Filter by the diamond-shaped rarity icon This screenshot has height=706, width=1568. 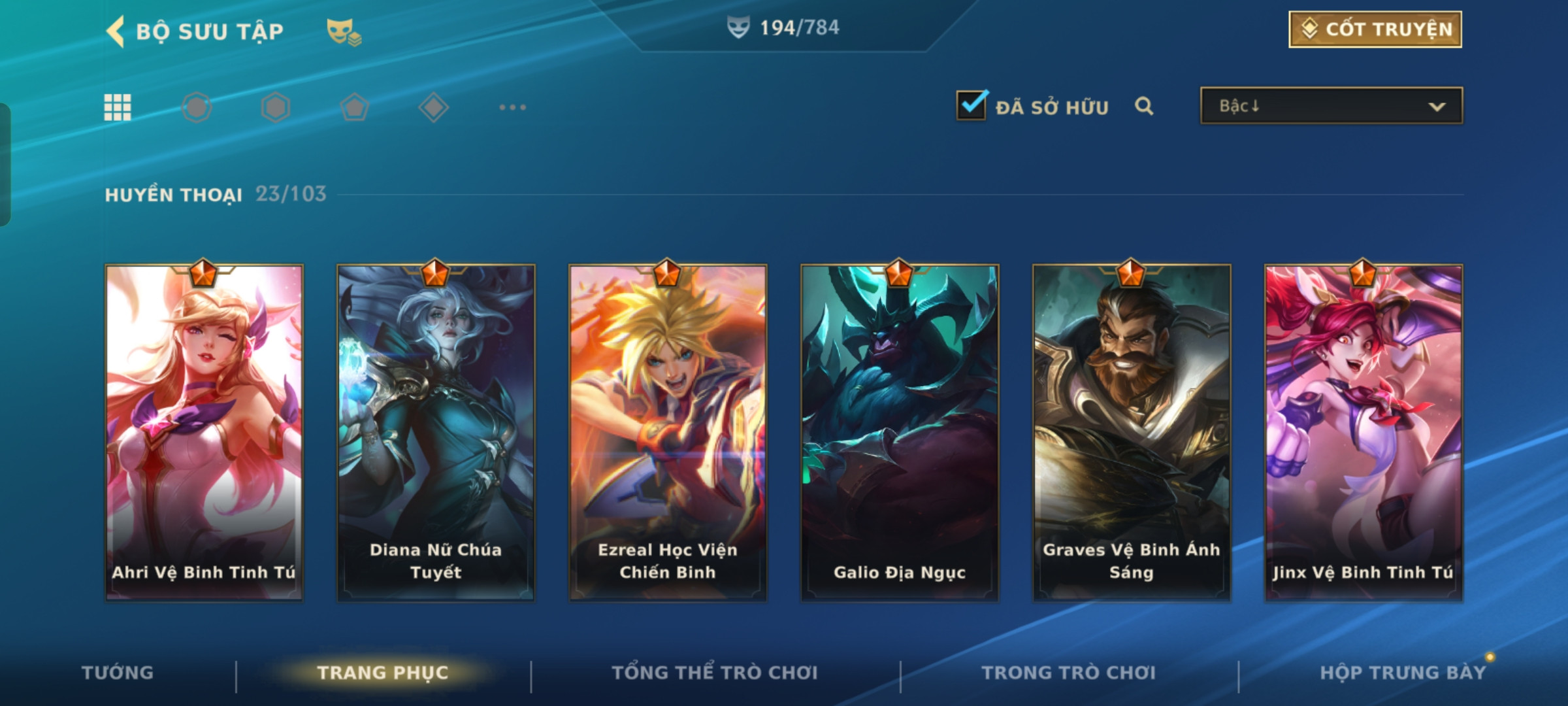tap(433, 107)
